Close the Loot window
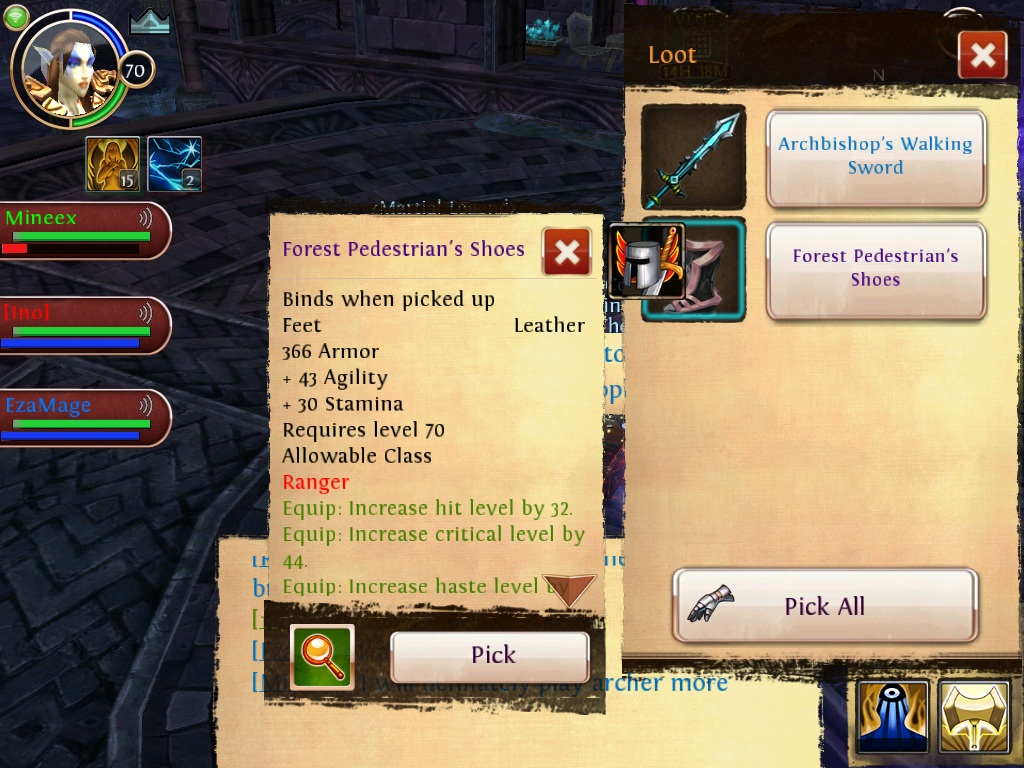1024x768 pixels. 982,56
